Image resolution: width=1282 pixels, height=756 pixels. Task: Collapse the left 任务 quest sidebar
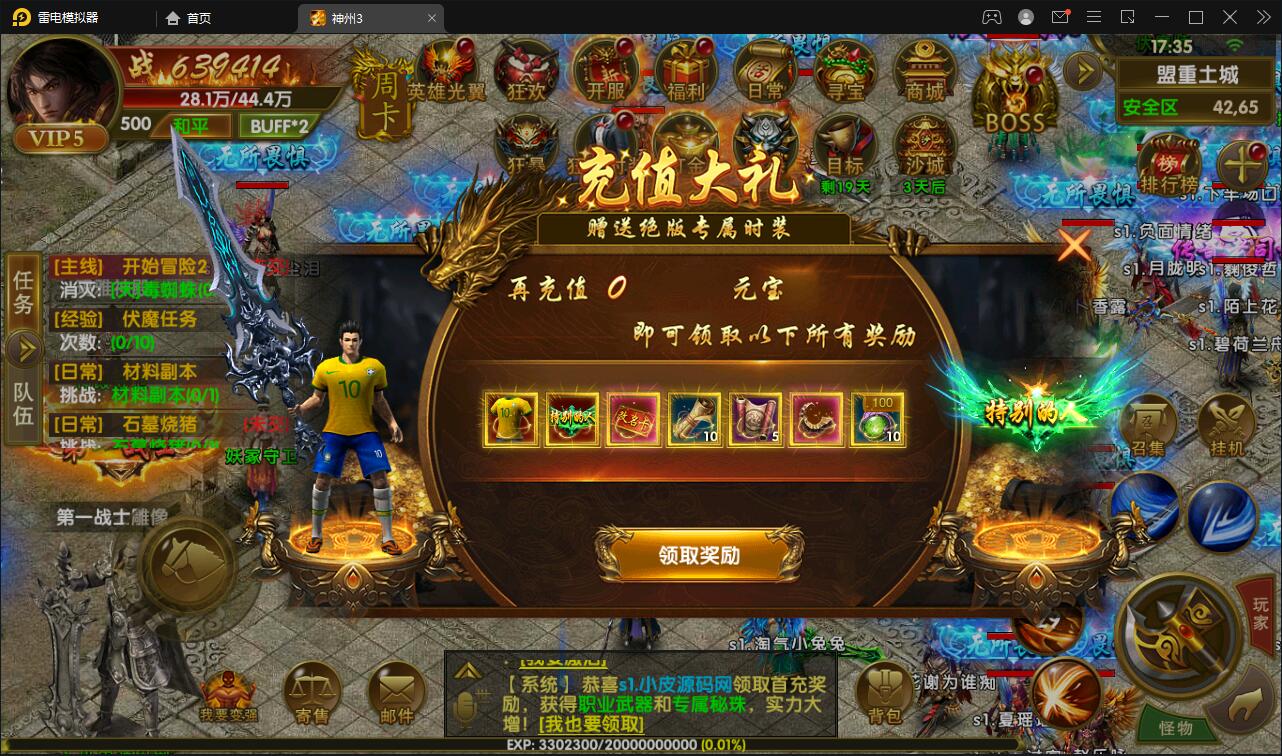24,350
